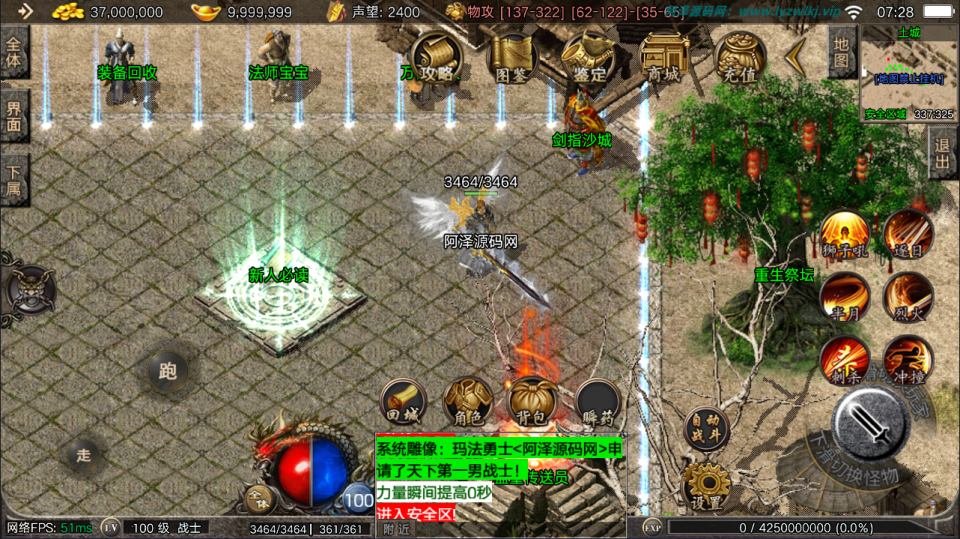Image resolution: width=960 pixels, height=539 pixels.
Task: Open the 图鉴 codex
Action: click(511, 56)
